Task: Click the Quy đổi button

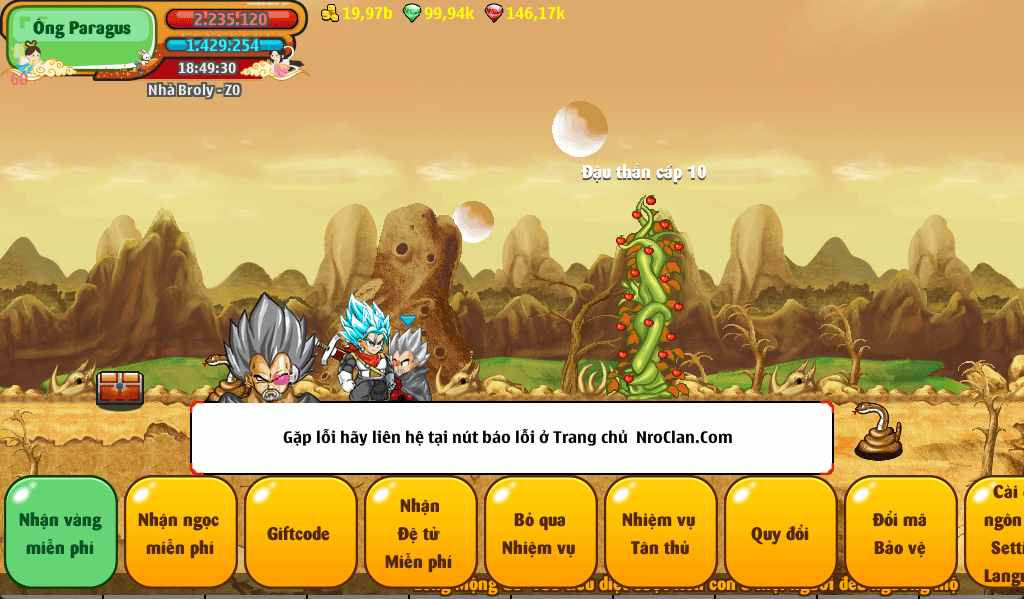Action: click(x=780, y=533)
